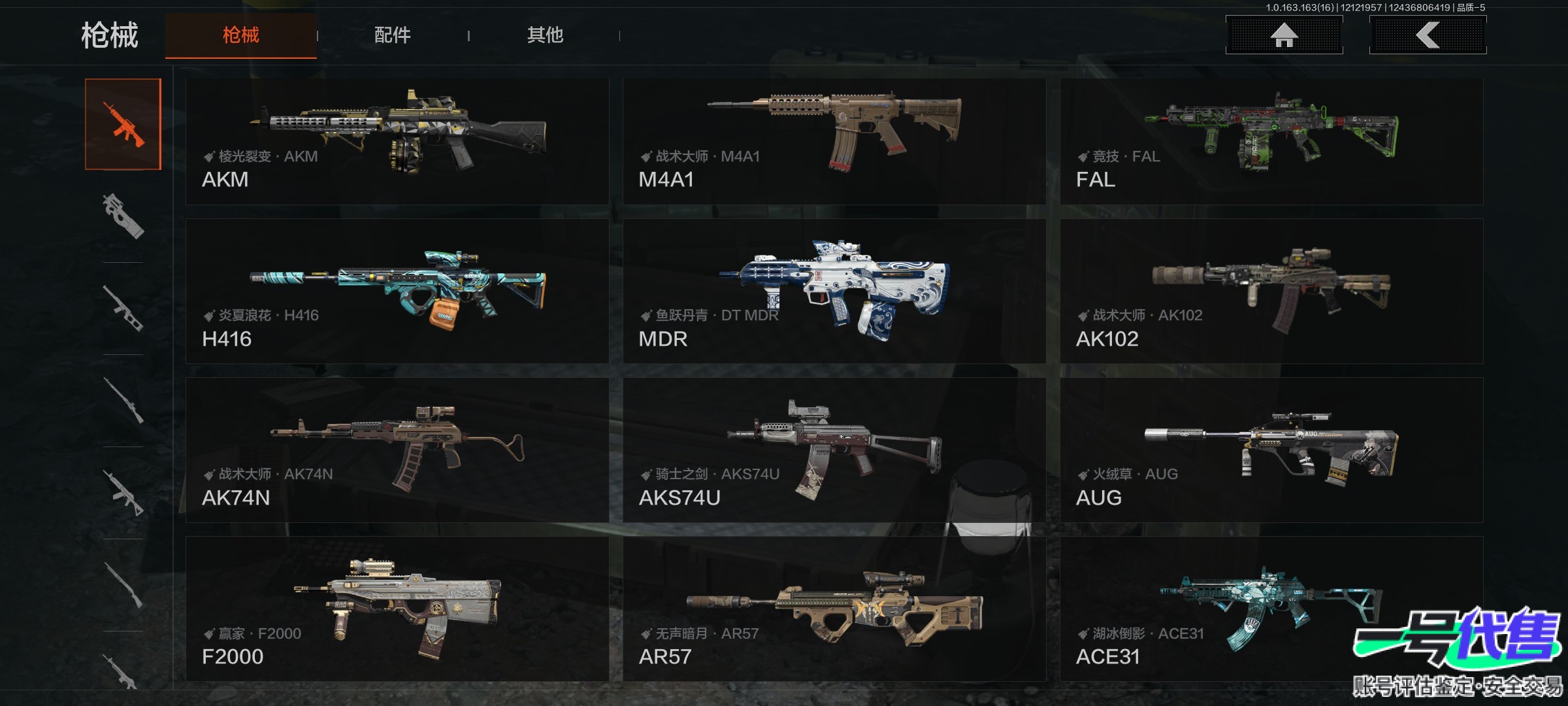Switch to the P90 submachine gun category
1568x706 pixels.
[x=123, y=216]
